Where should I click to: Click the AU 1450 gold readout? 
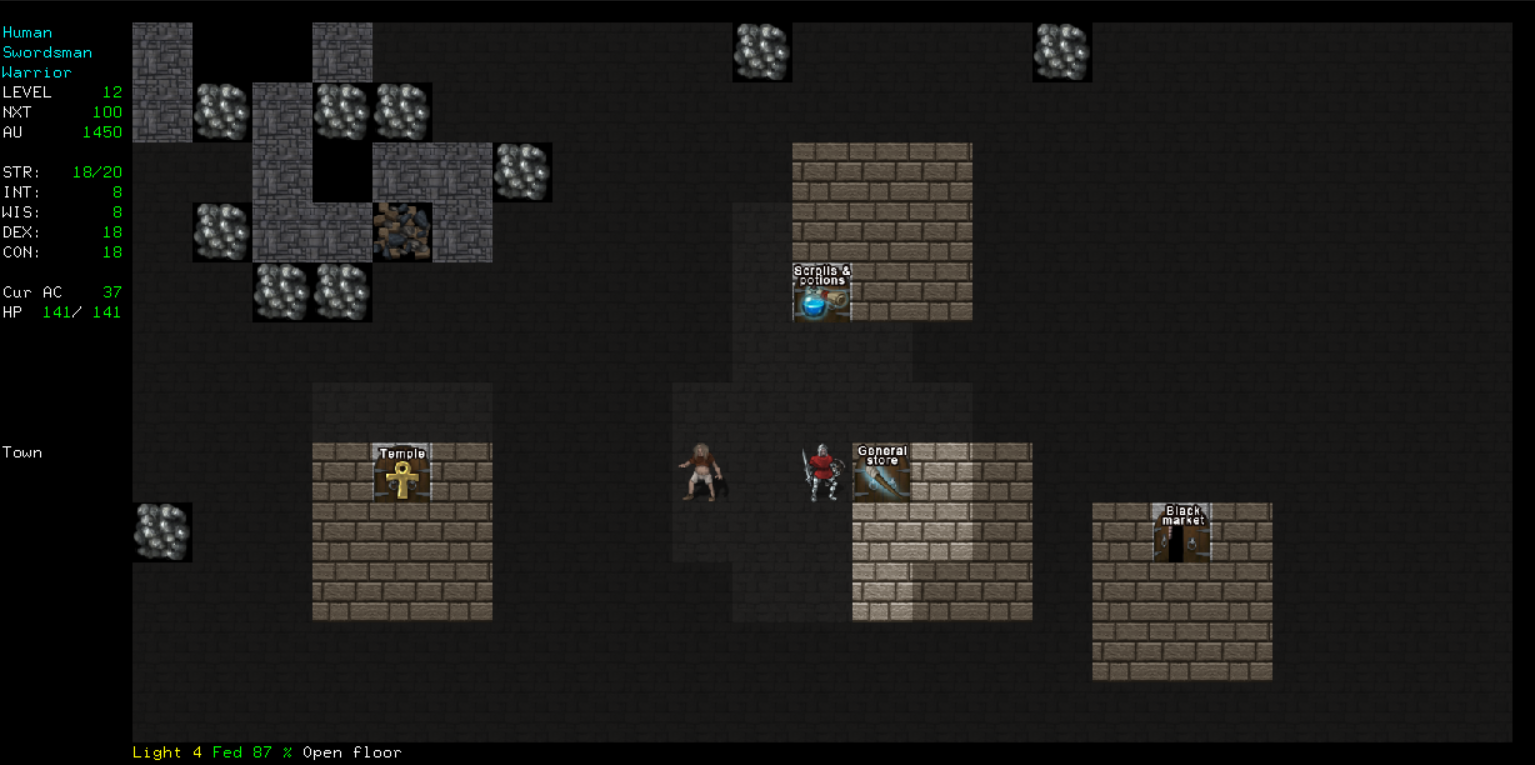(60, 131)
